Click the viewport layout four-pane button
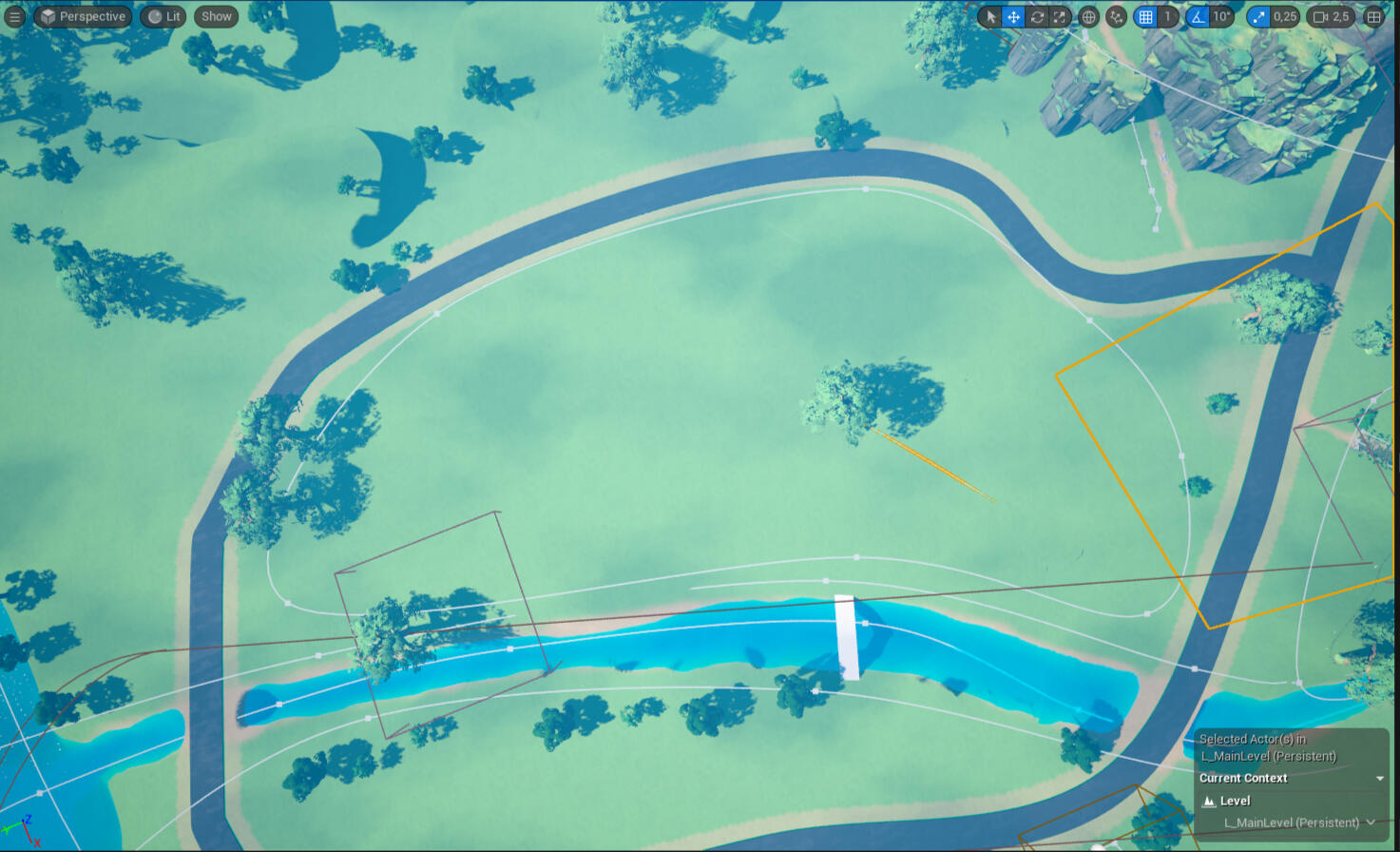 click(x=1373, y=16)
